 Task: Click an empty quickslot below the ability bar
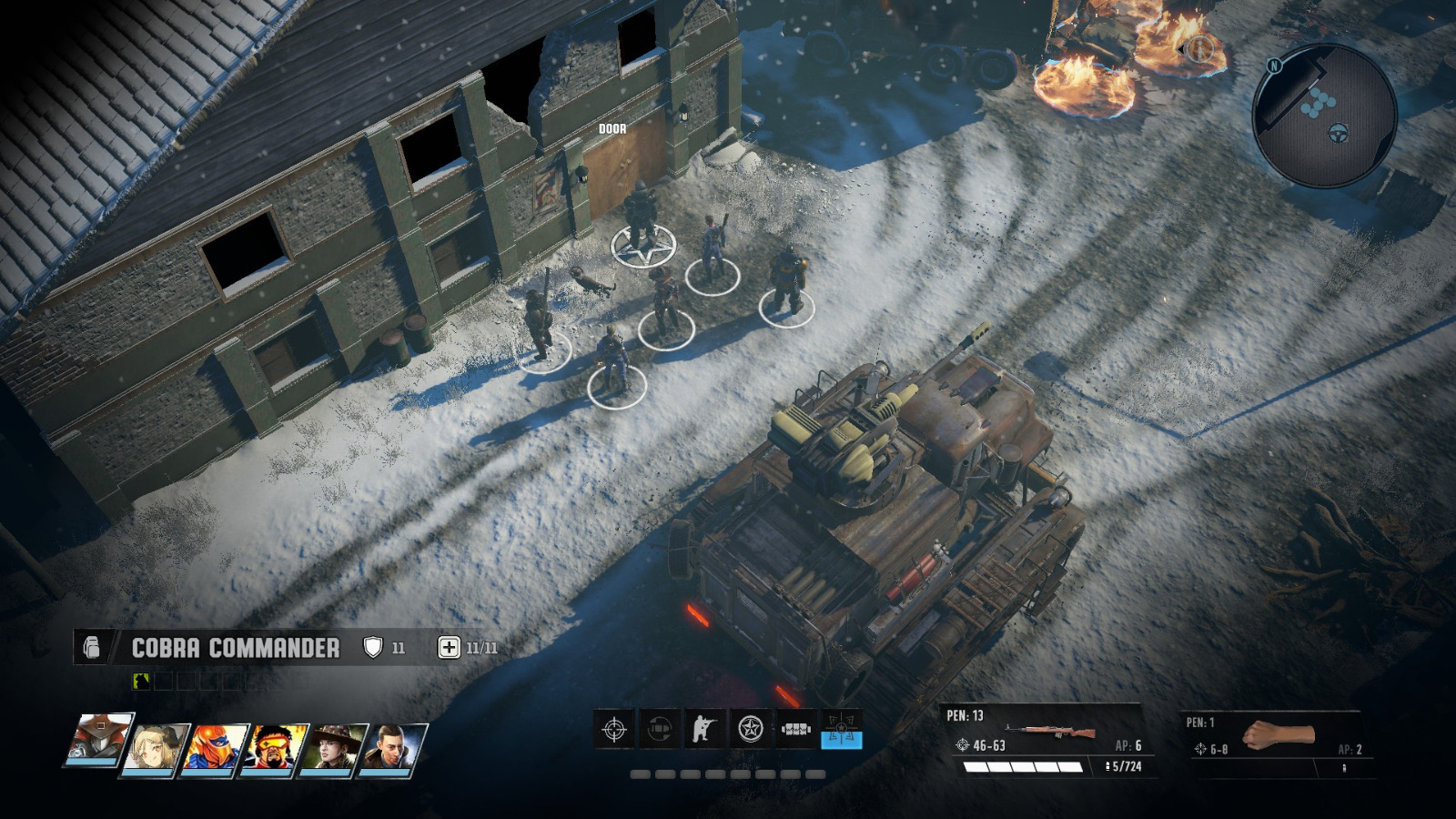tap(640, 773)
